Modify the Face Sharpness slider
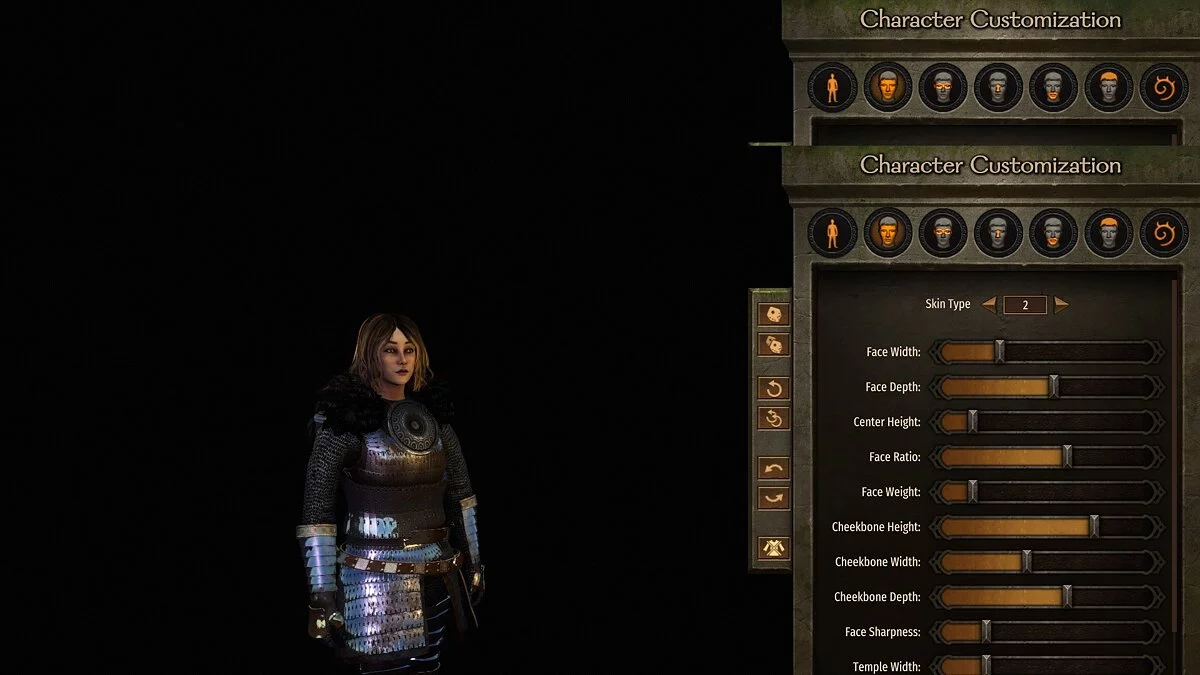This screenshot has width=1200, height=675. pyautogui.click(x=986, y=632)
